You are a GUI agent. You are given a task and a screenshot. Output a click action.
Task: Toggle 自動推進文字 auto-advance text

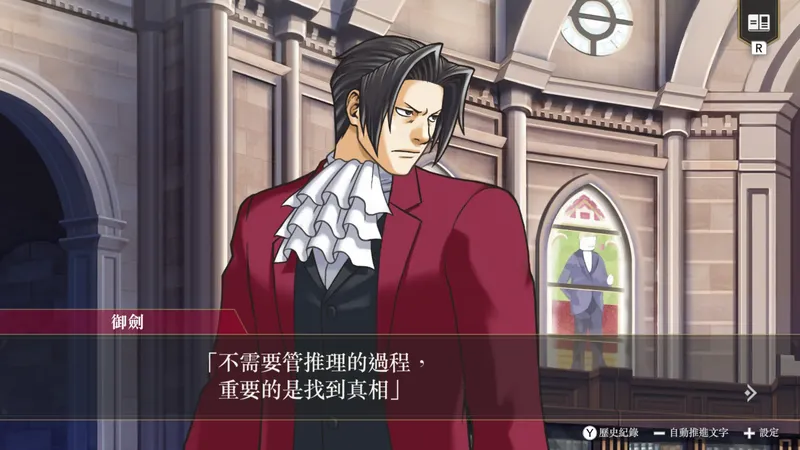(x=691, y=433)
